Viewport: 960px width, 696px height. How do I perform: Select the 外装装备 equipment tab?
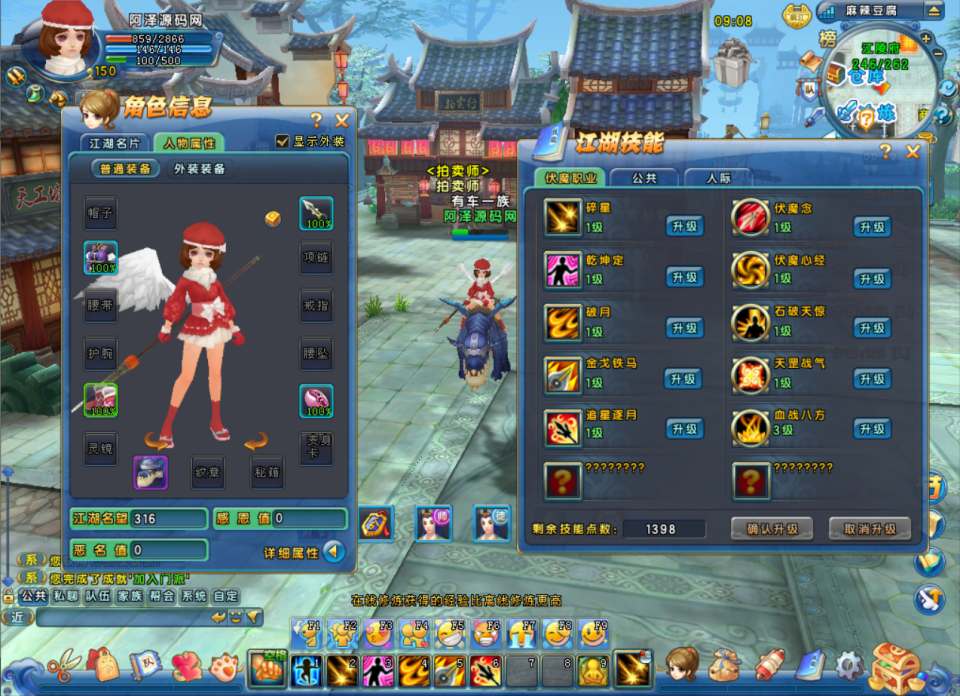pos(200,169)
